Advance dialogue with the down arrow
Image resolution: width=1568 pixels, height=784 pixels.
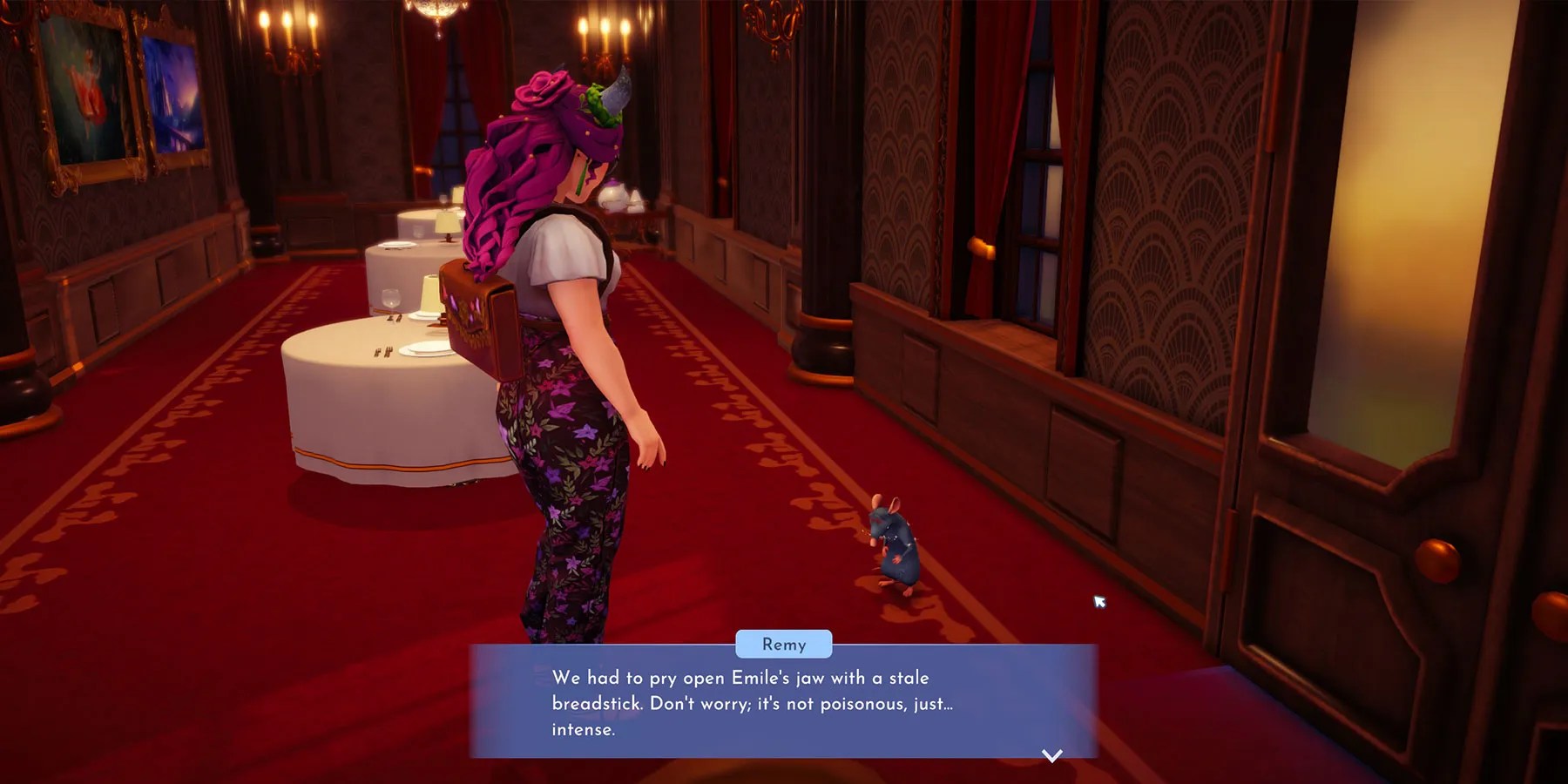1052,755
